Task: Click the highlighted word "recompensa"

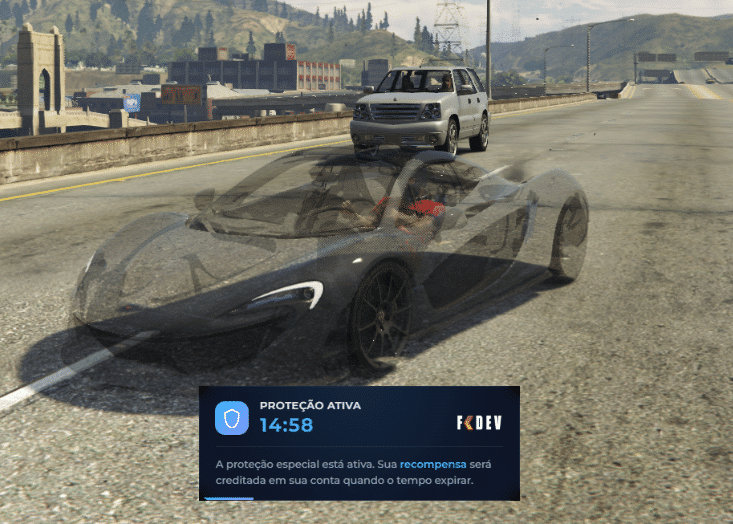Action: (x=432, y=465)
